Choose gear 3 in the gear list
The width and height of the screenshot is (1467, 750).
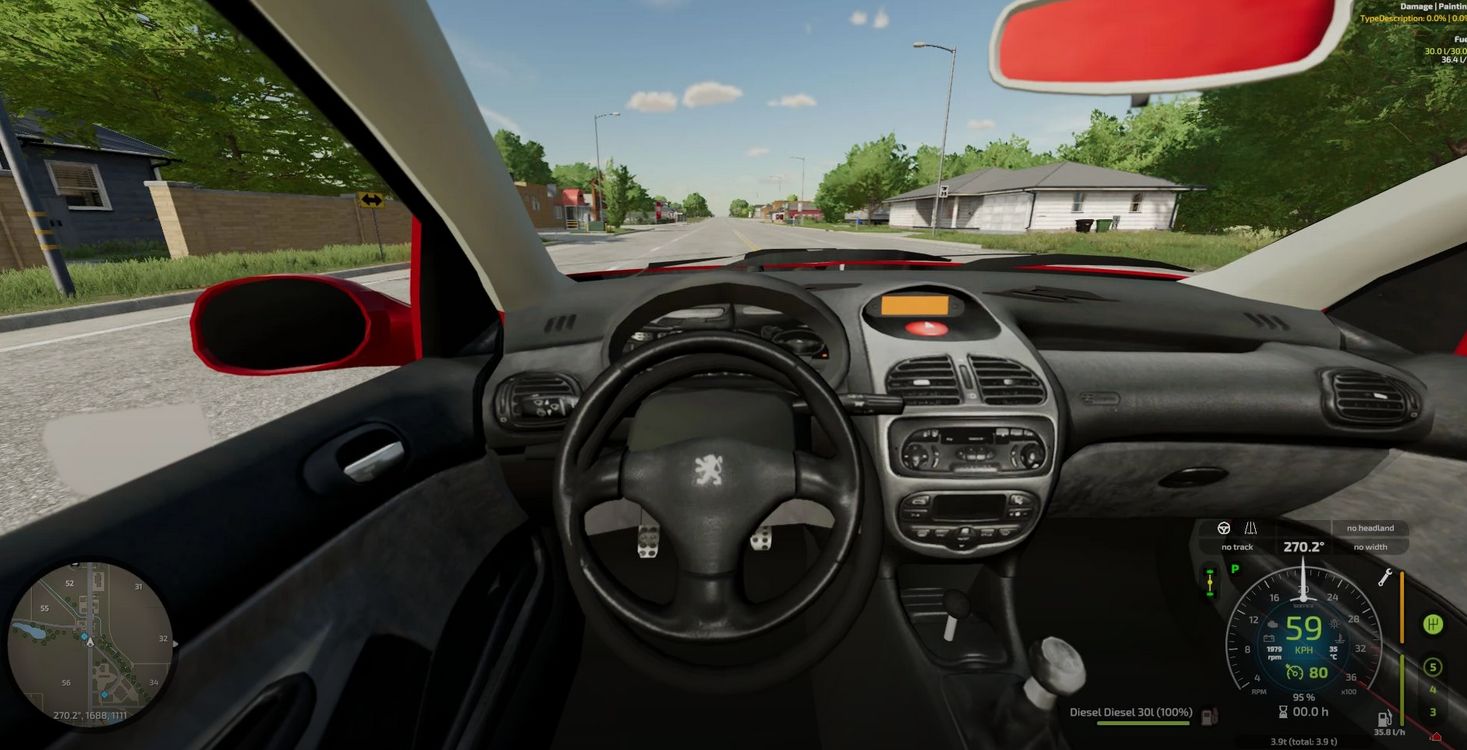click(1432, 712)
